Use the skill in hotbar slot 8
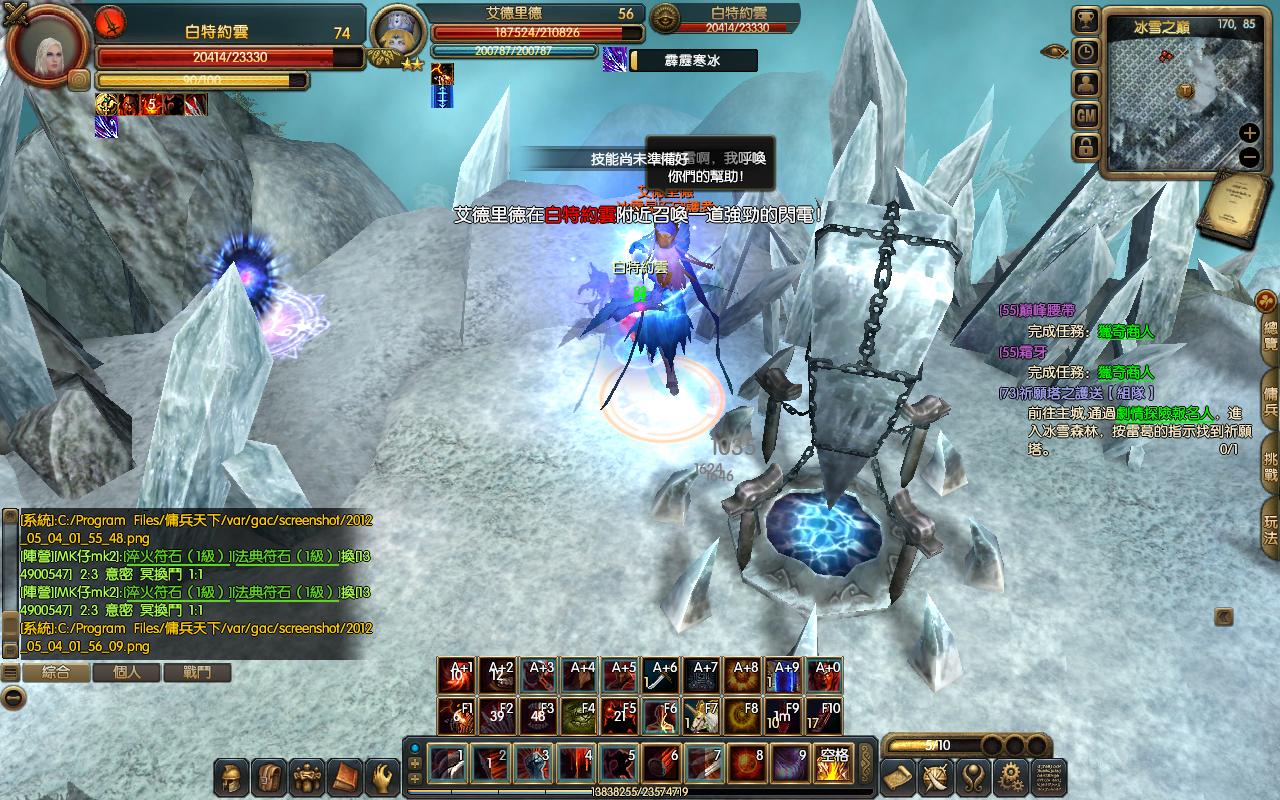 (x=747, y=765)
